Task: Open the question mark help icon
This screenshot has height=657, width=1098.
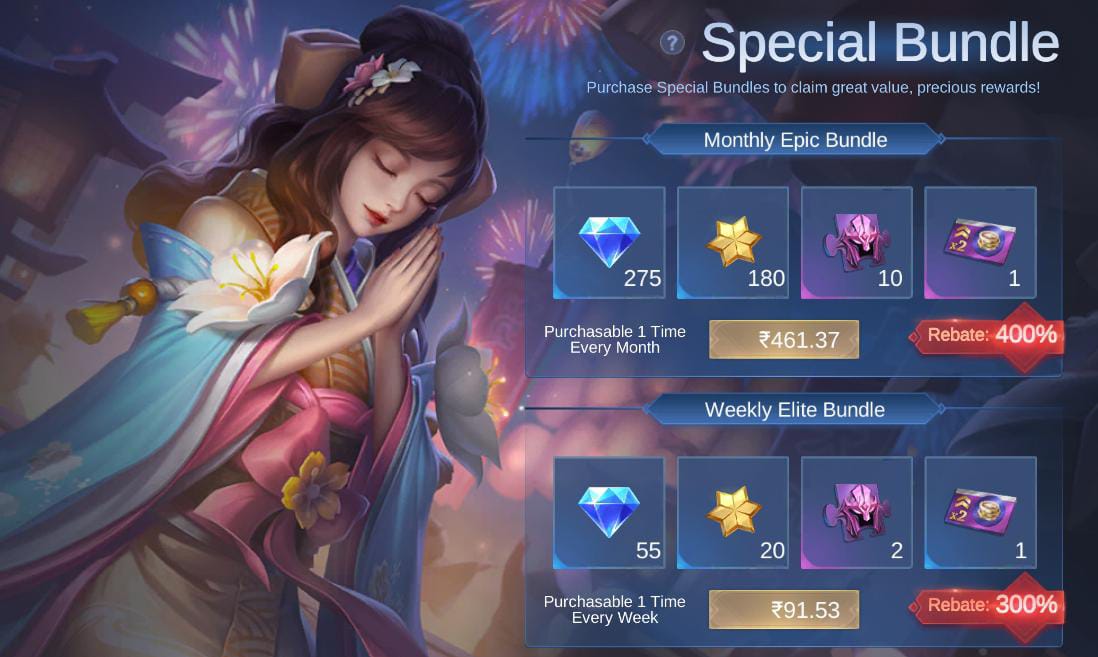Action: pyautogui.click(x=673, y=43)
